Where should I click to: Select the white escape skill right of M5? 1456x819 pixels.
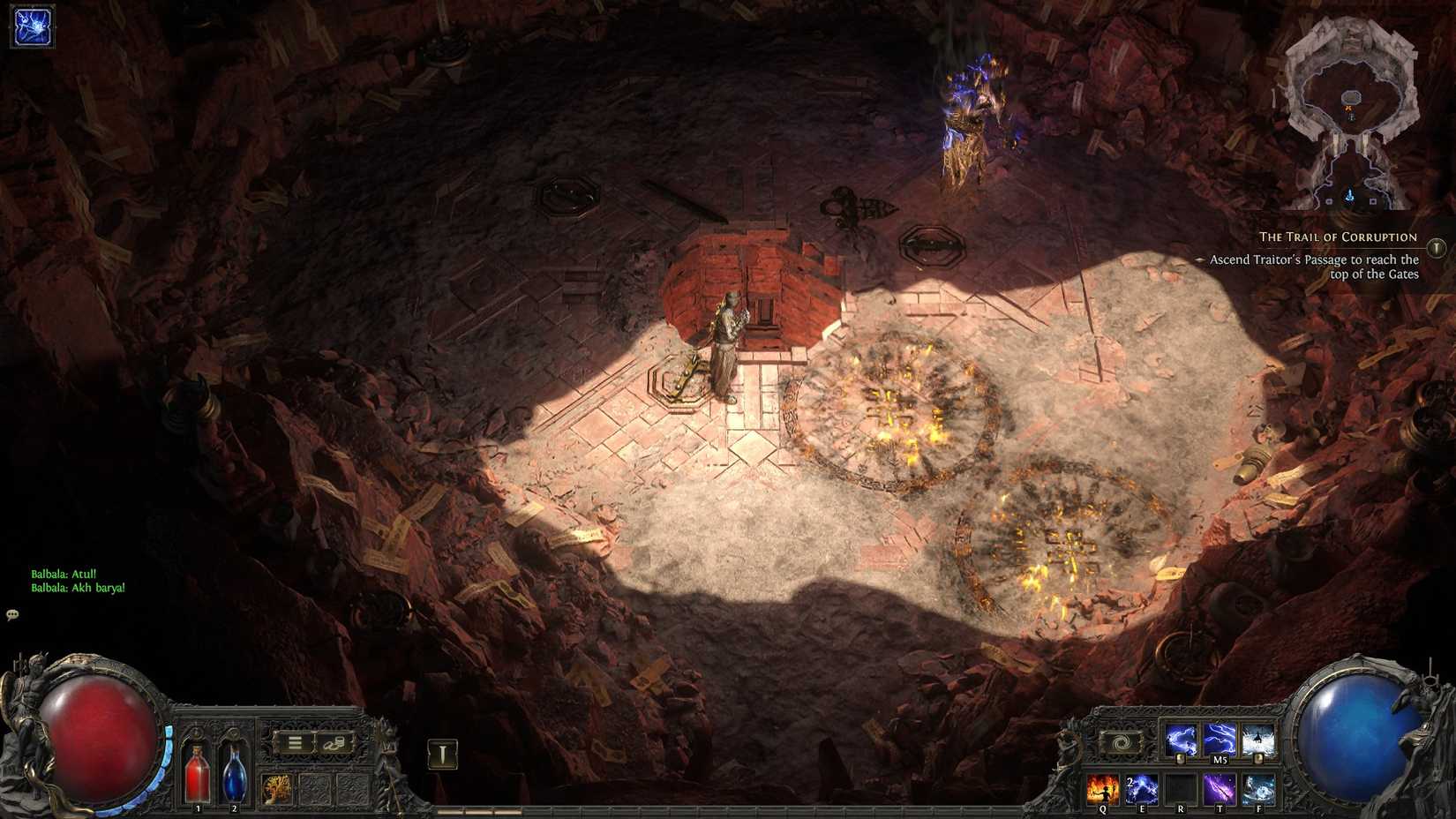click(x=1257, y=738)
